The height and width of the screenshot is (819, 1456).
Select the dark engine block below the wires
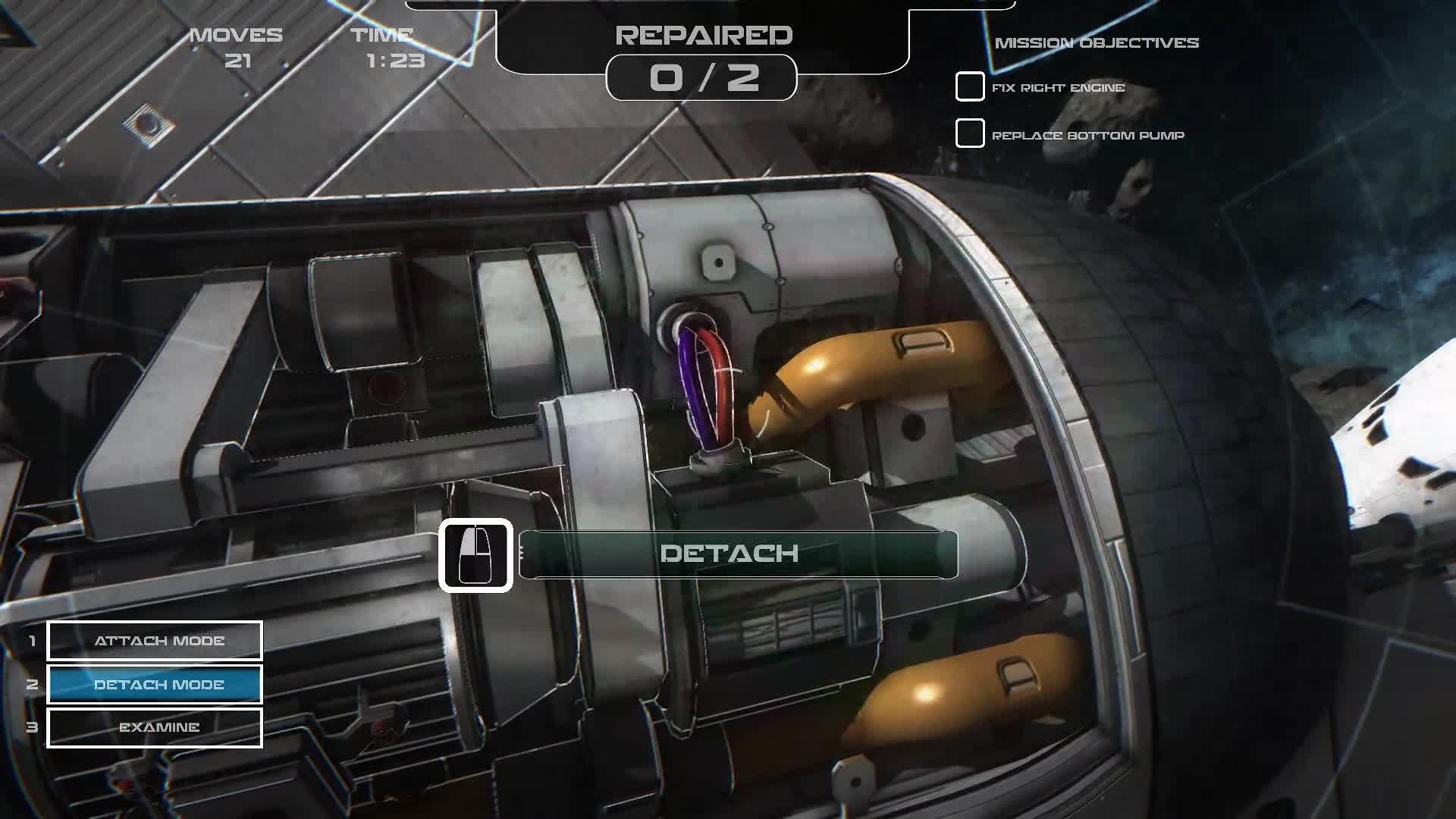(x=758, y=493)
